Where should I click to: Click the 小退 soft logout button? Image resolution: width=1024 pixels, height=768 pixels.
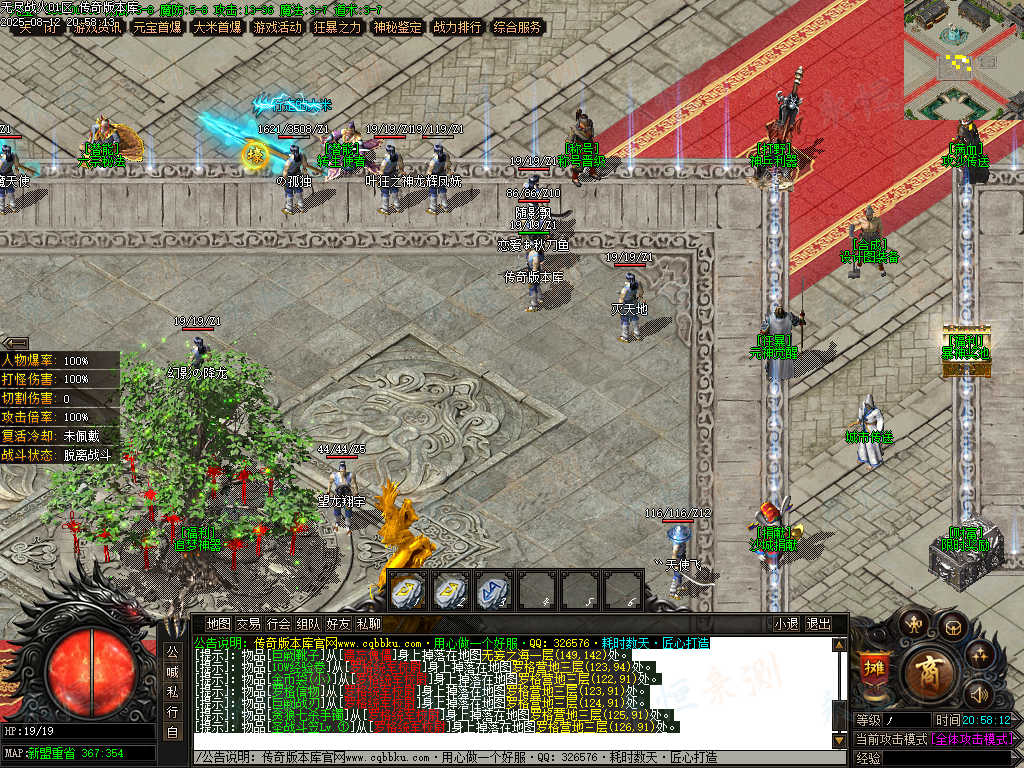coord(786,624)
